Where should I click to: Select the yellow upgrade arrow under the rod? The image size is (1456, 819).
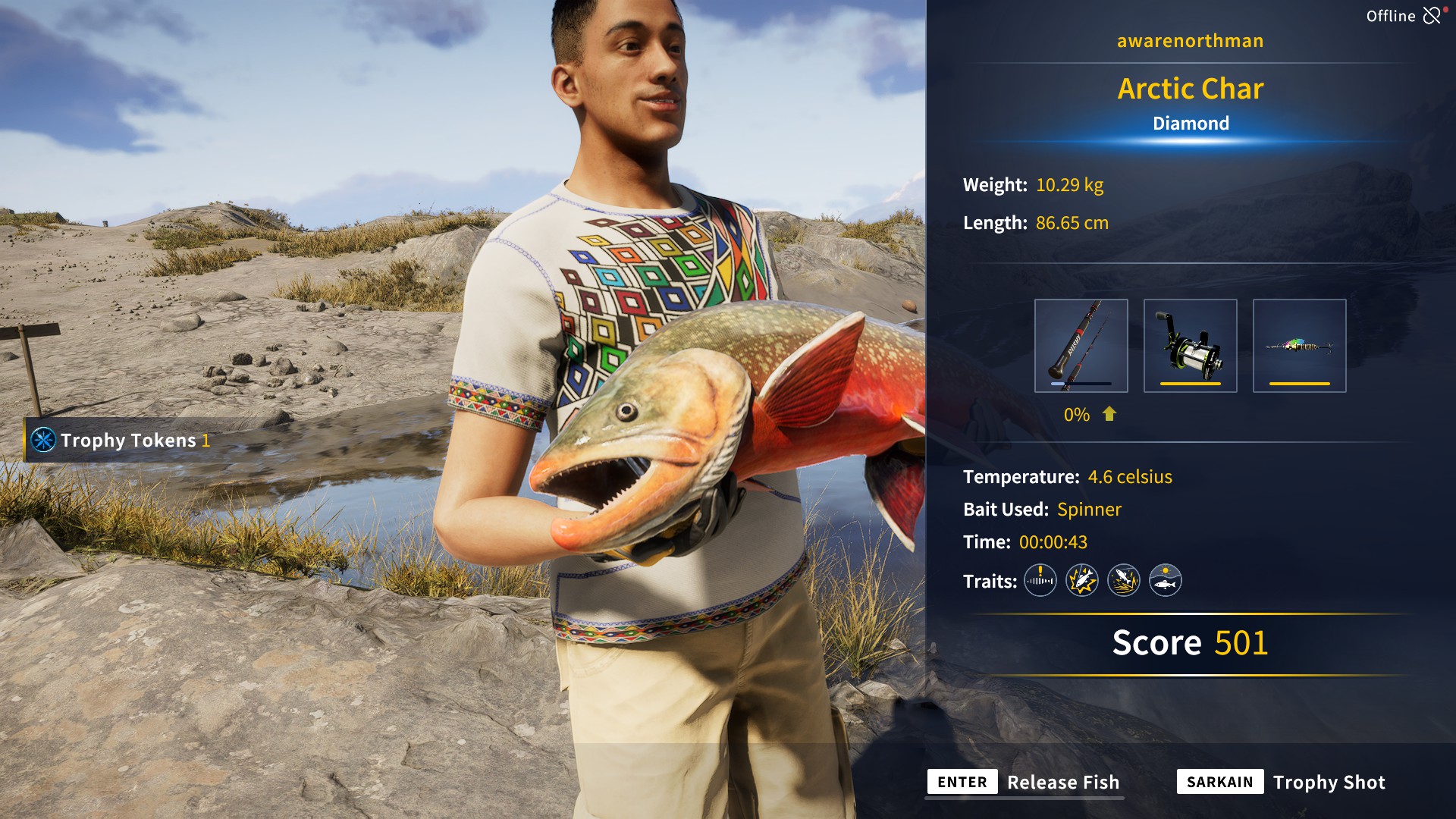[1109, 415]
